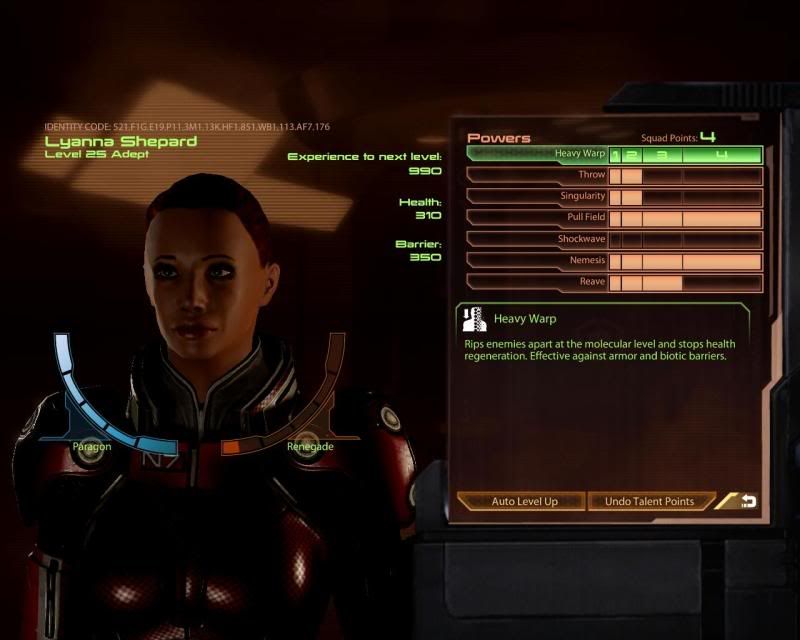Click the Auto Level Up button
The width and height of the screenshot is (800, 640).
point(523,501)
